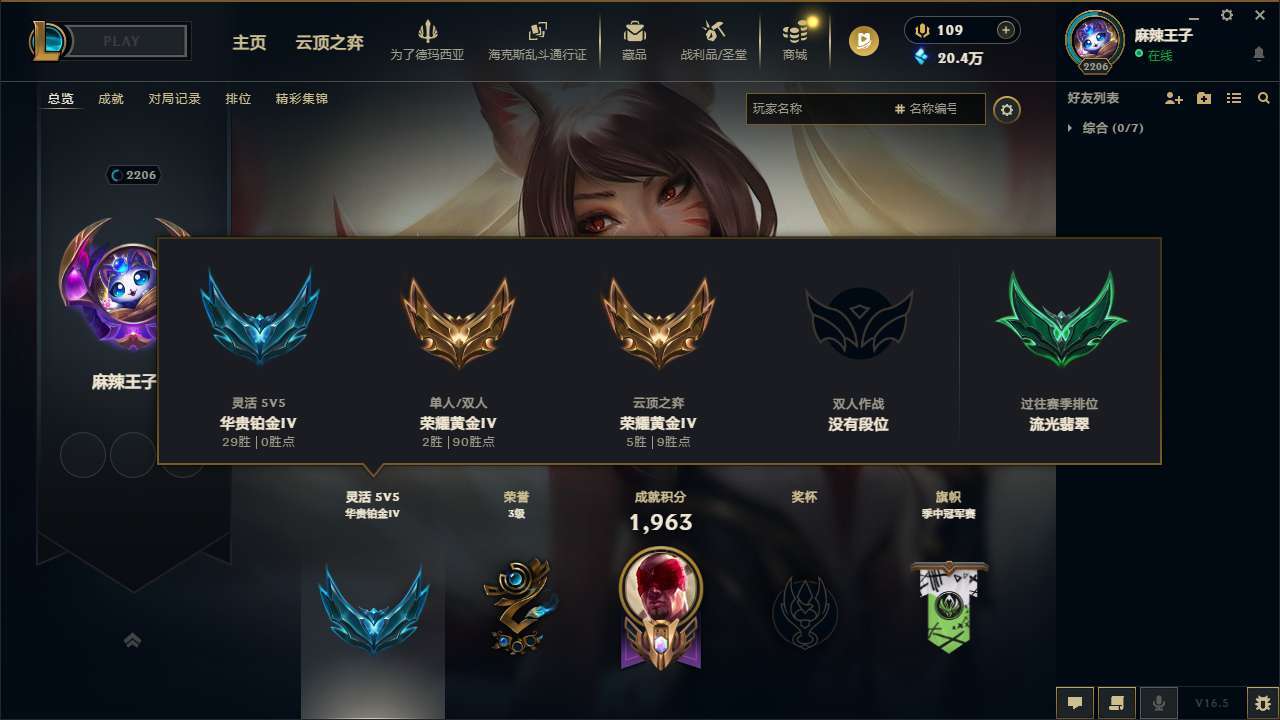Collapse the profile banner with the up chevron

tap(133, 640)
